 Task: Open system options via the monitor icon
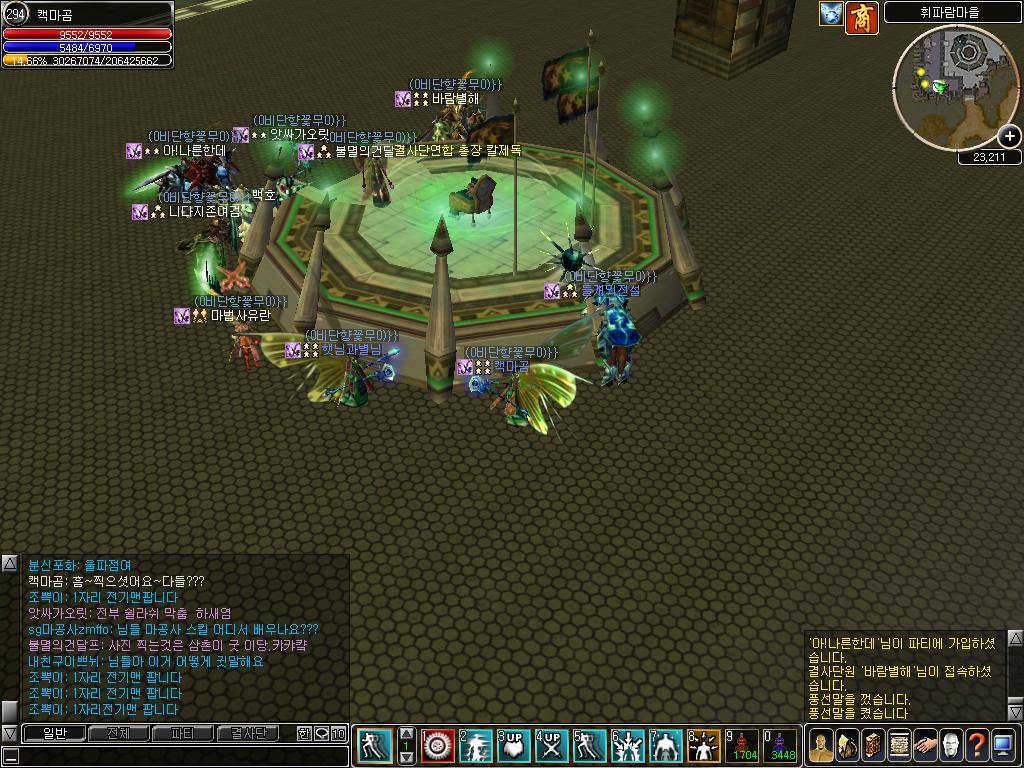click(x=1003, y=746)
